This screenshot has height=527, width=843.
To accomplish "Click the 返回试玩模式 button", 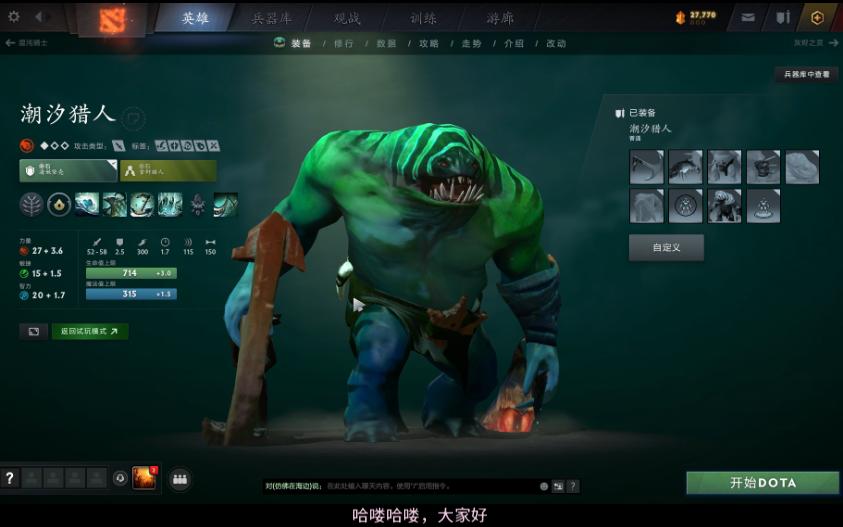I will [x=90, y=331].
